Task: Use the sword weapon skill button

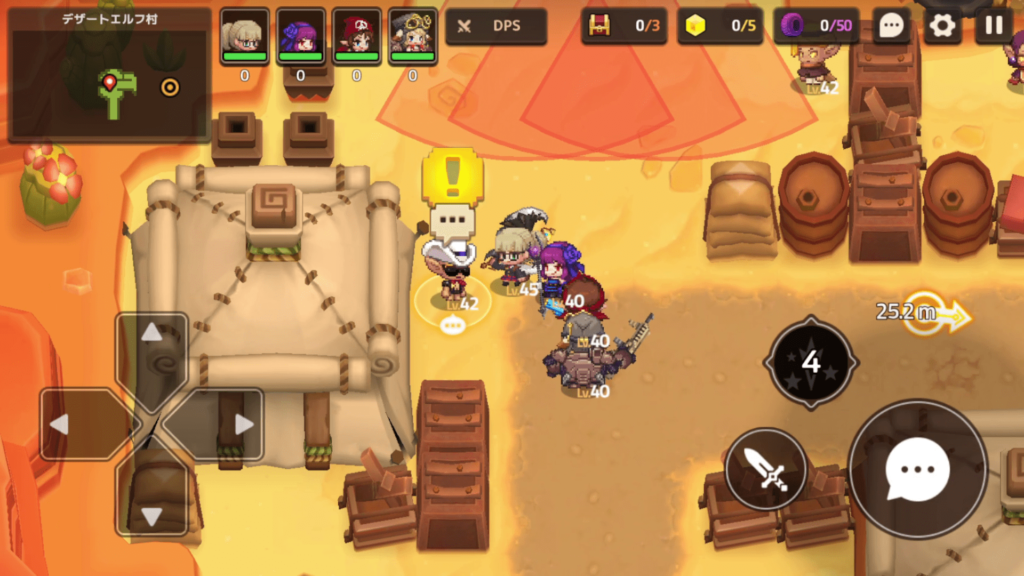Action: 766,468
